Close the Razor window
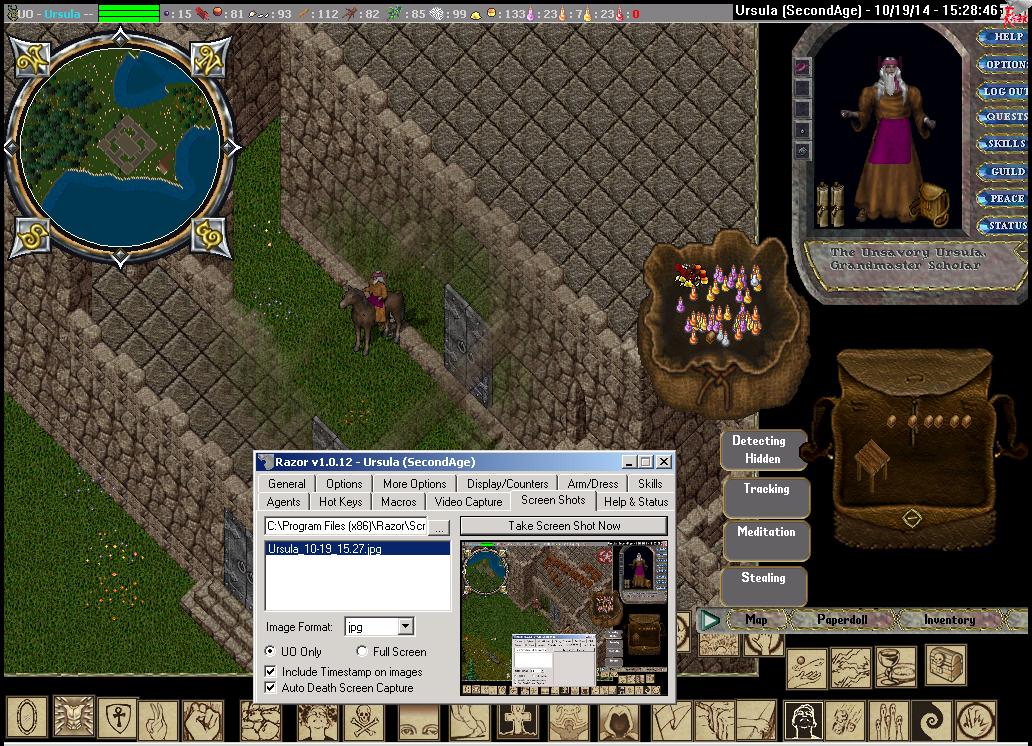The width and height of the screenshot is (1032, 746). (663, 462)
